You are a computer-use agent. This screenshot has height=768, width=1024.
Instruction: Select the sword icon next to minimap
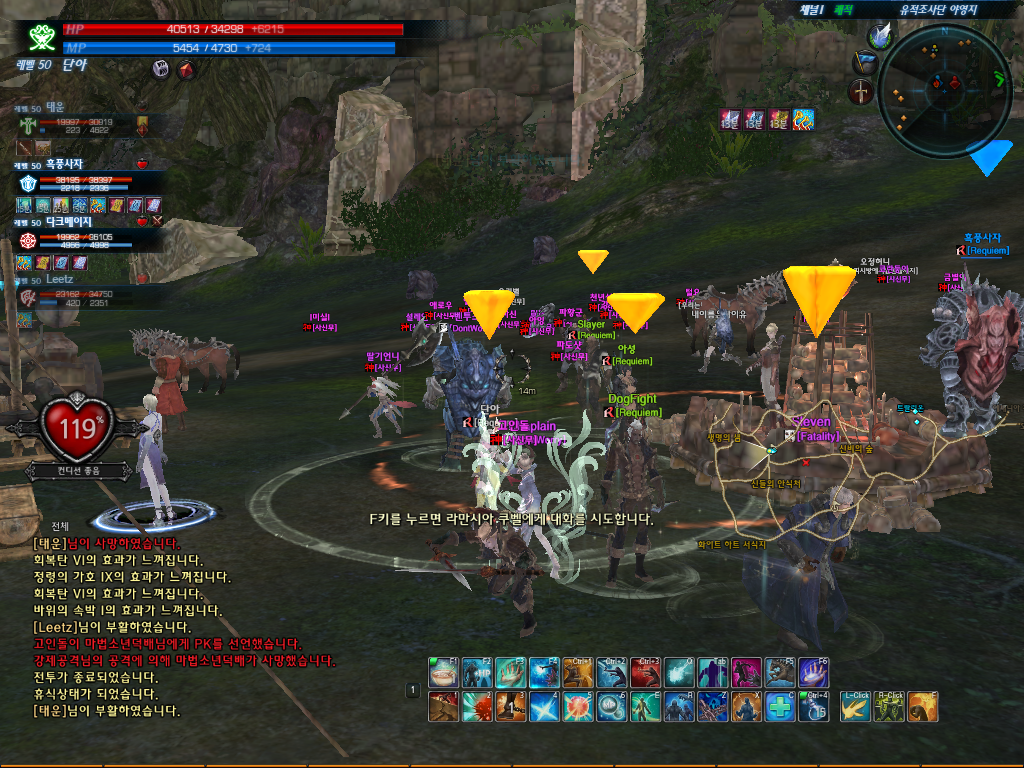click(x=861, y=92)
